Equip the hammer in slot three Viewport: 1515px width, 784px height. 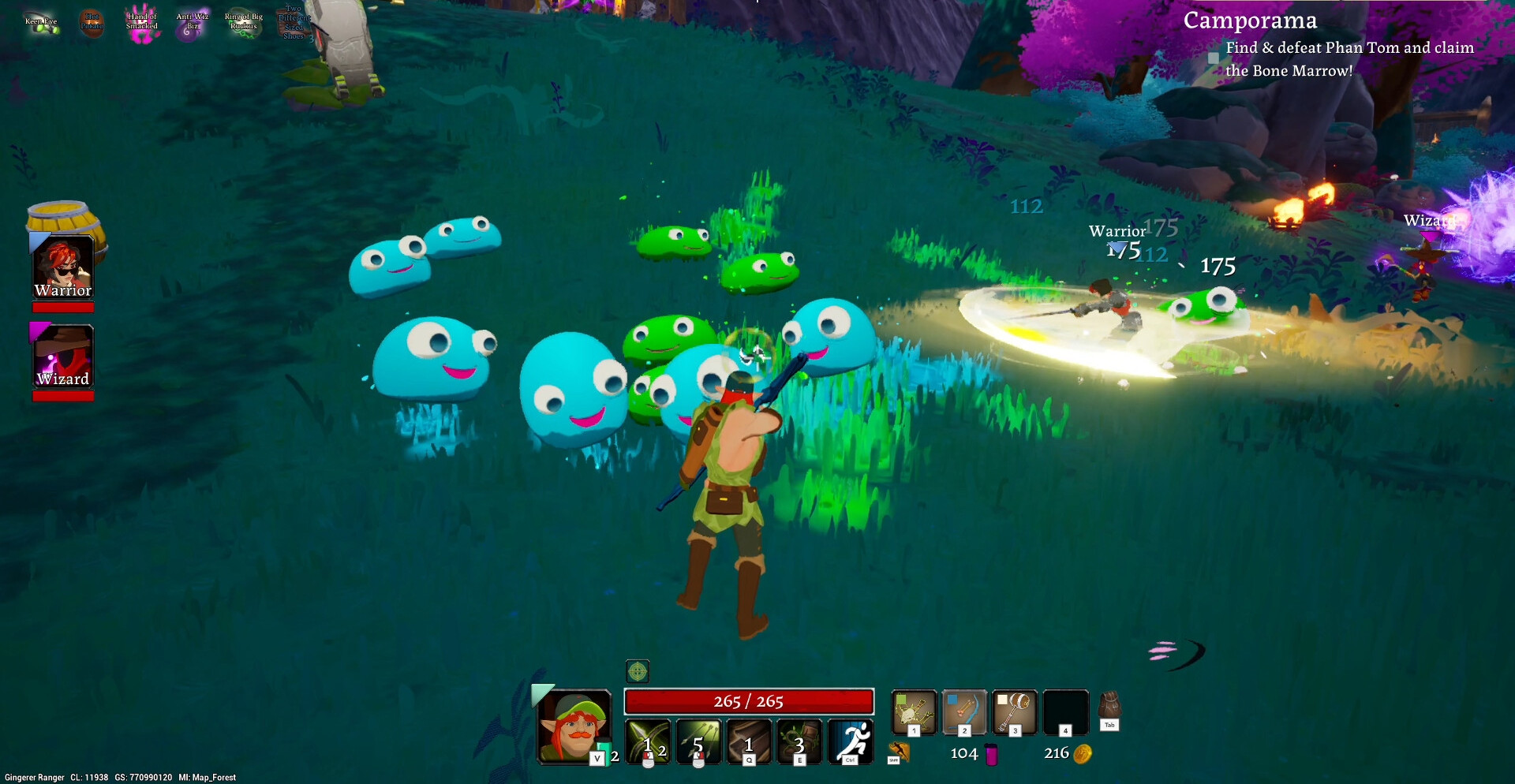click(1015, 712)
